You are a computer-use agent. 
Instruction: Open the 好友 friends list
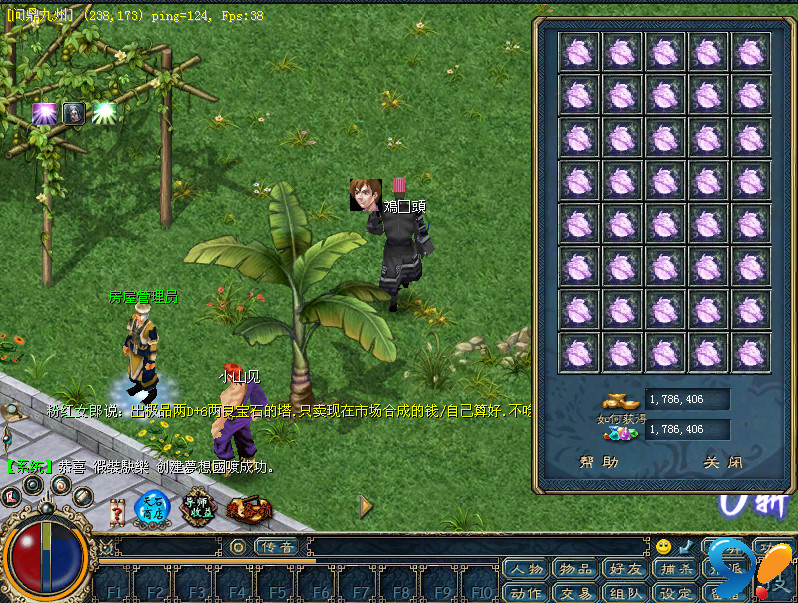[x=625, y=569]
